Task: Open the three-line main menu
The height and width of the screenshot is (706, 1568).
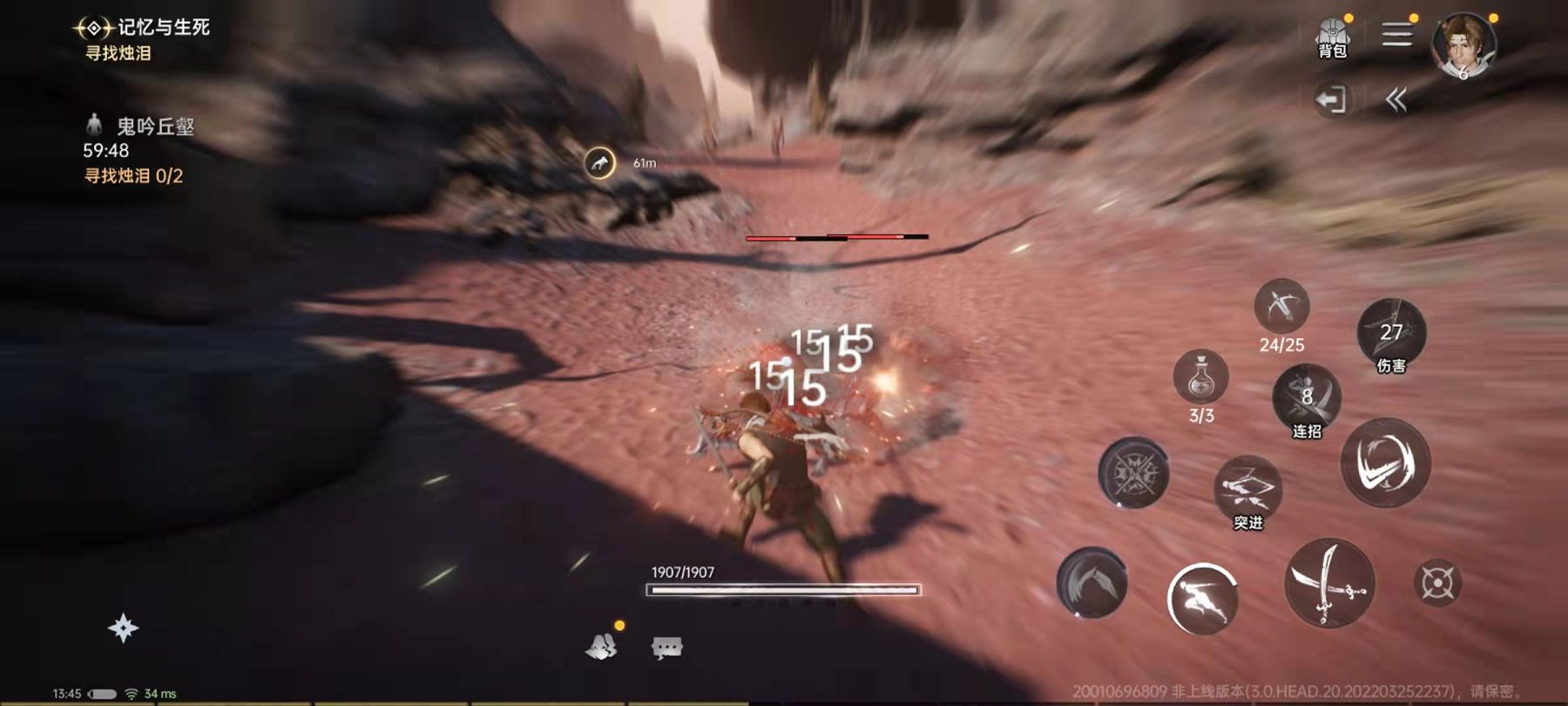Action: [1396, 35]
